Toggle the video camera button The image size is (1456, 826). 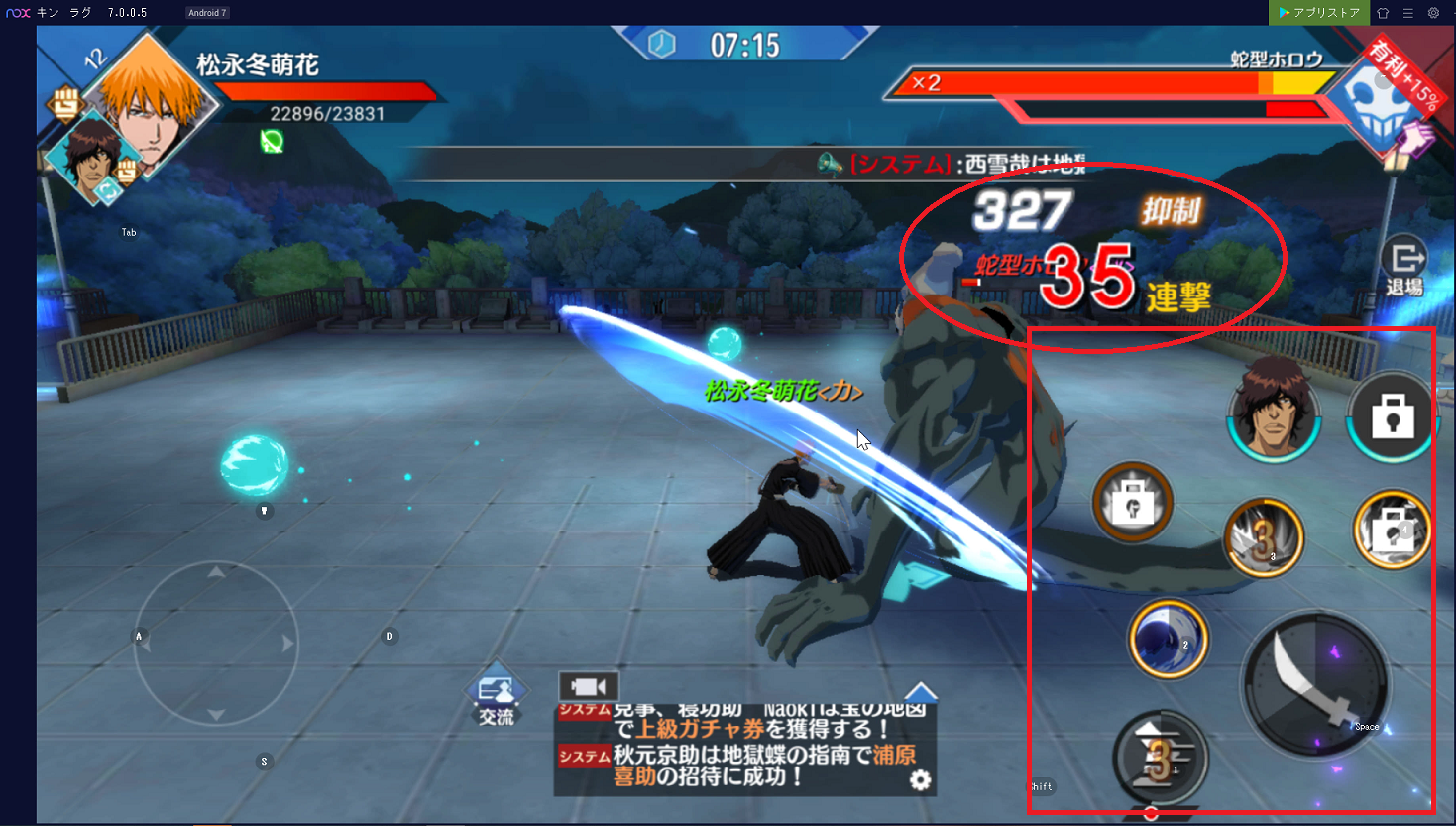[x=588, y=686]
